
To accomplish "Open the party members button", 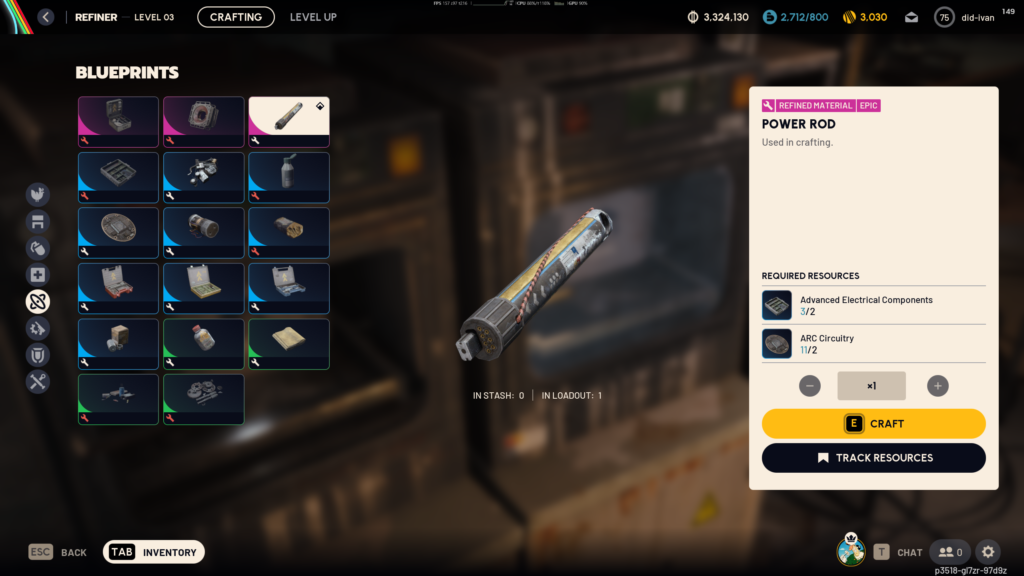I will pos(950,552).
